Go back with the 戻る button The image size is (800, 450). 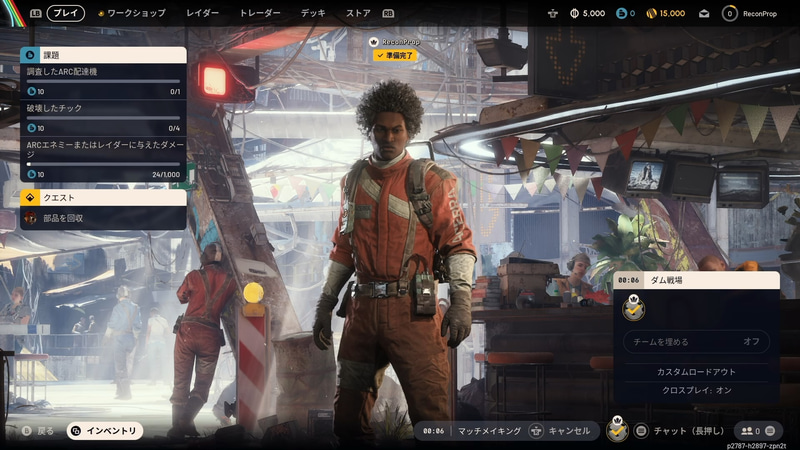pos(38,431)
